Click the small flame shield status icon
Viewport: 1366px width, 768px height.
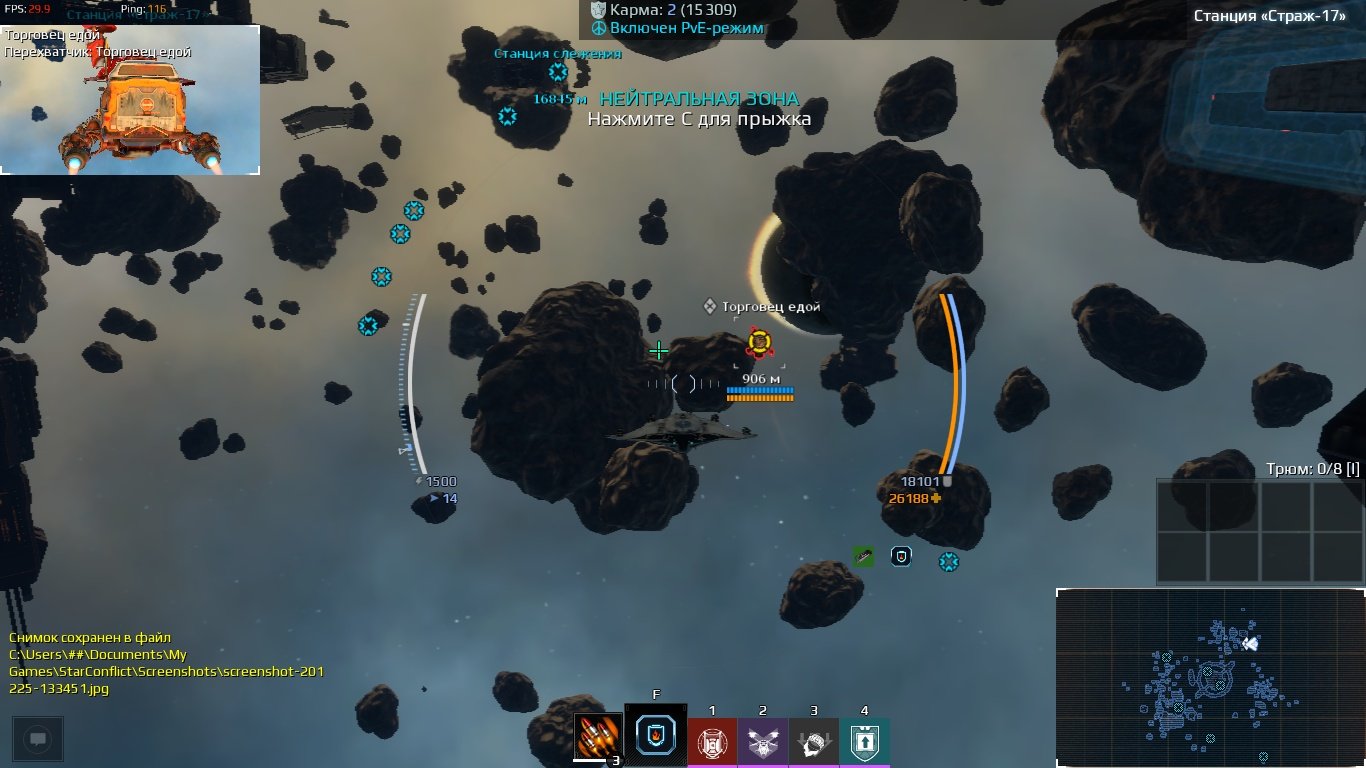[x=901, y=556]
